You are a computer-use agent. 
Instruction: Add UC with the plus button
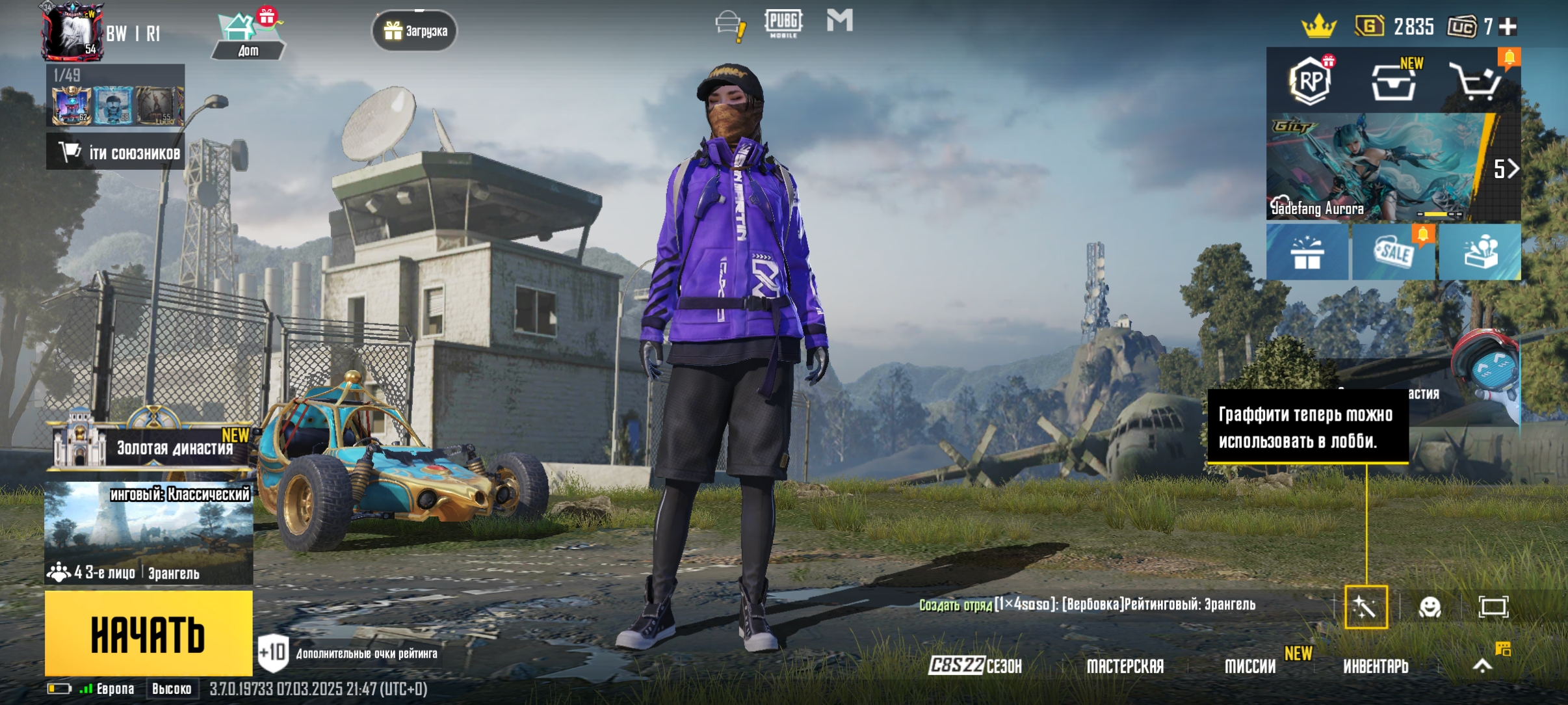[x=1508, y=27]
